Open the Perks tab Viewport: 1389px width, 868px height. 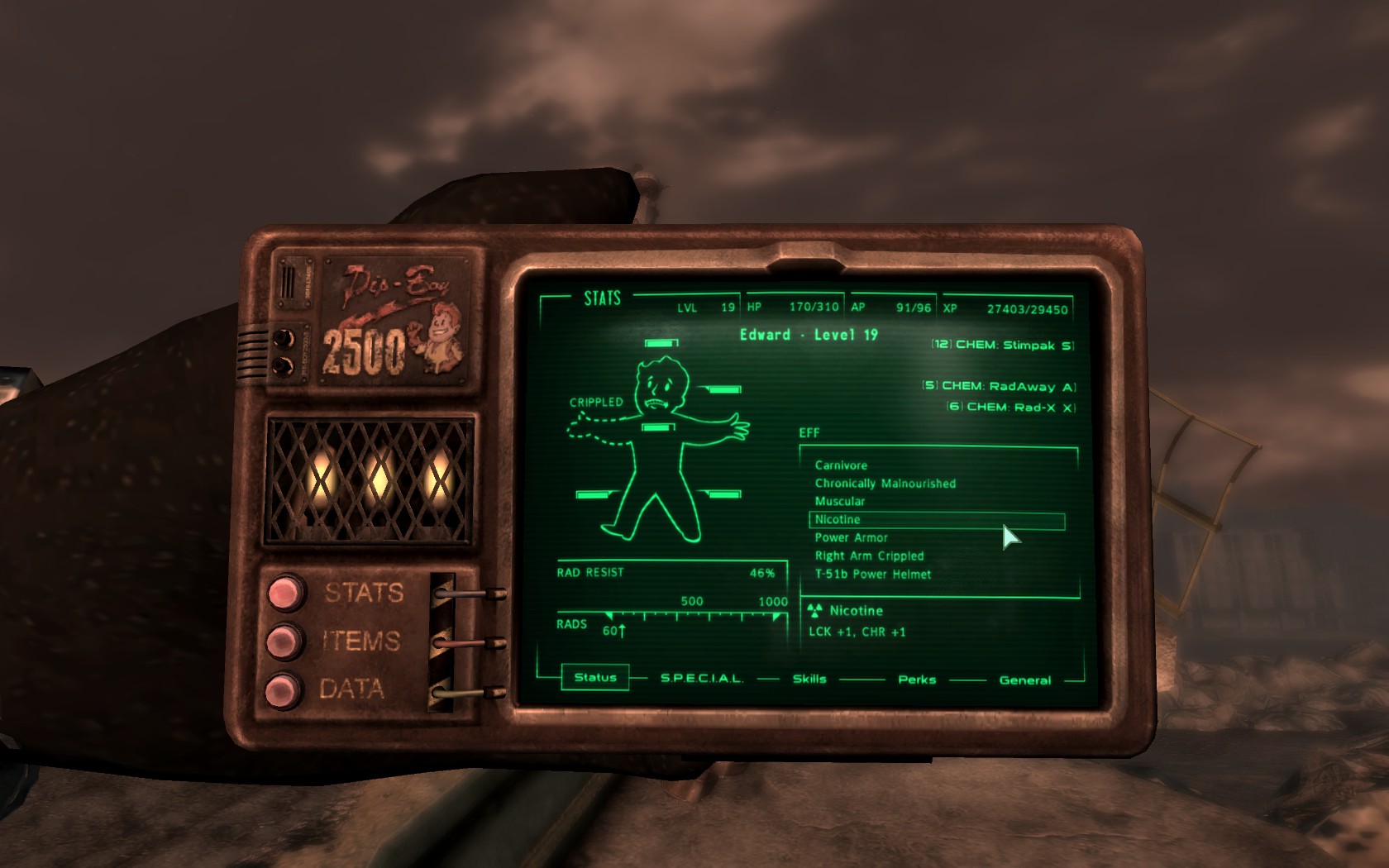(917, 680)
